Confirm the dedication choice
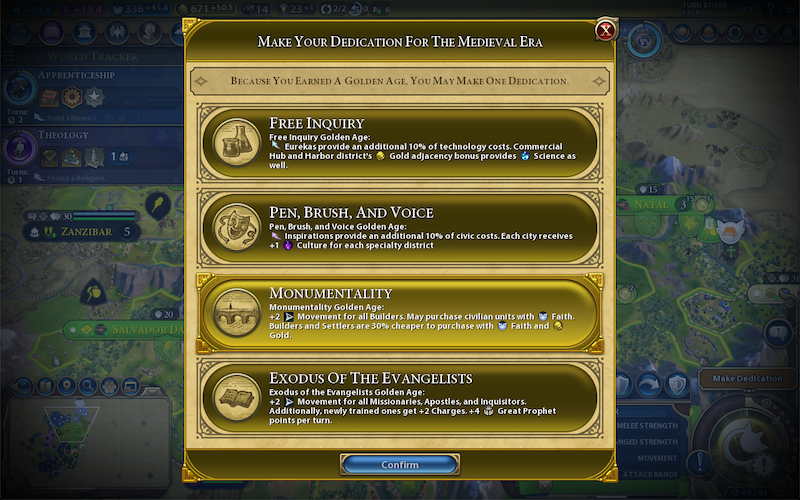The height and width of the screenshot is (500, 800). (400, 465)
